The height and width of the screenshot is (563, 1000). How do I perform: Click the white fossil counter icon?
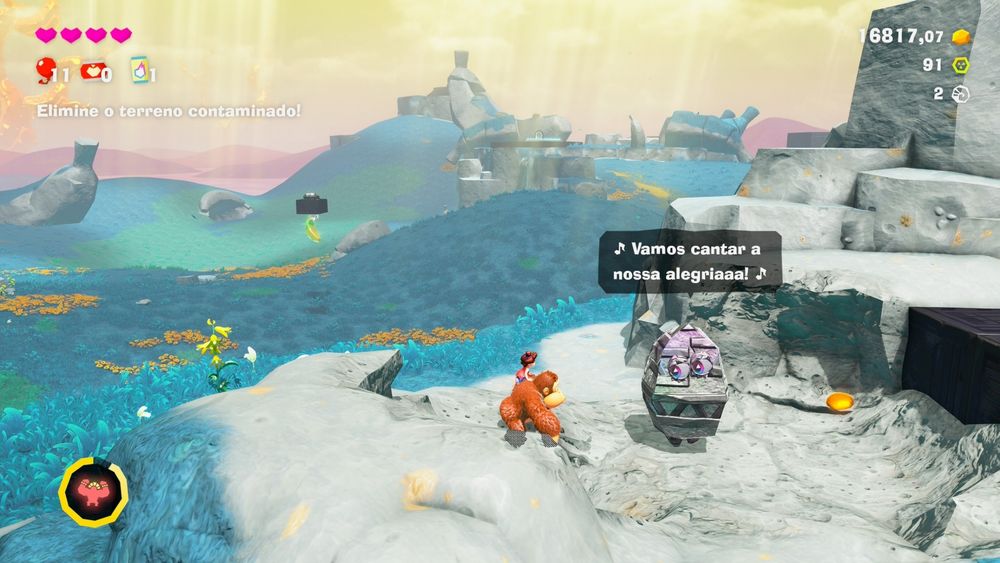pos(961,94)
